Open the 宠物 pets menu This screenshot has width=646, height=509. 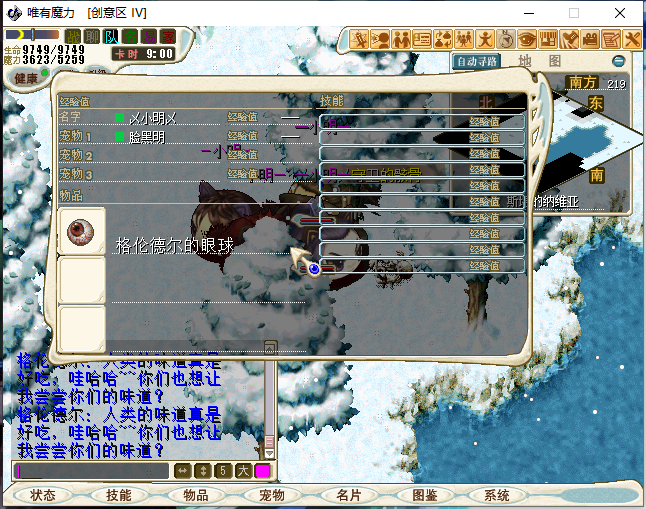(271, 495)
